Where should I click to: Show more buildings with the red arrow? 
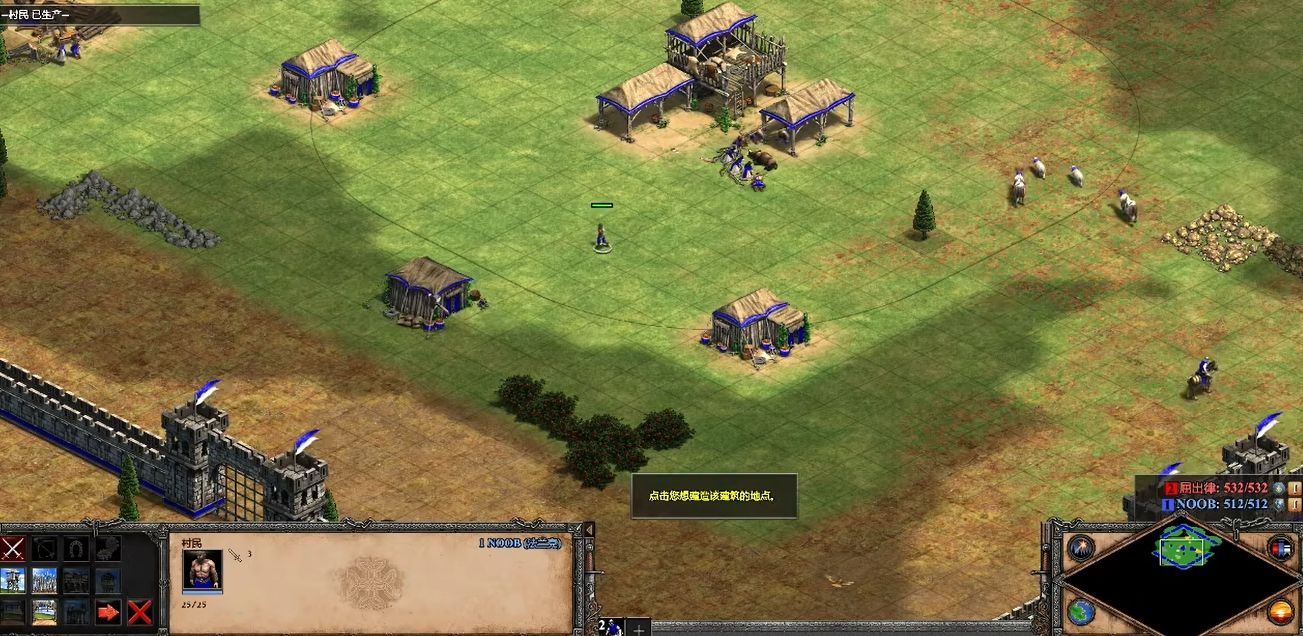108,611
